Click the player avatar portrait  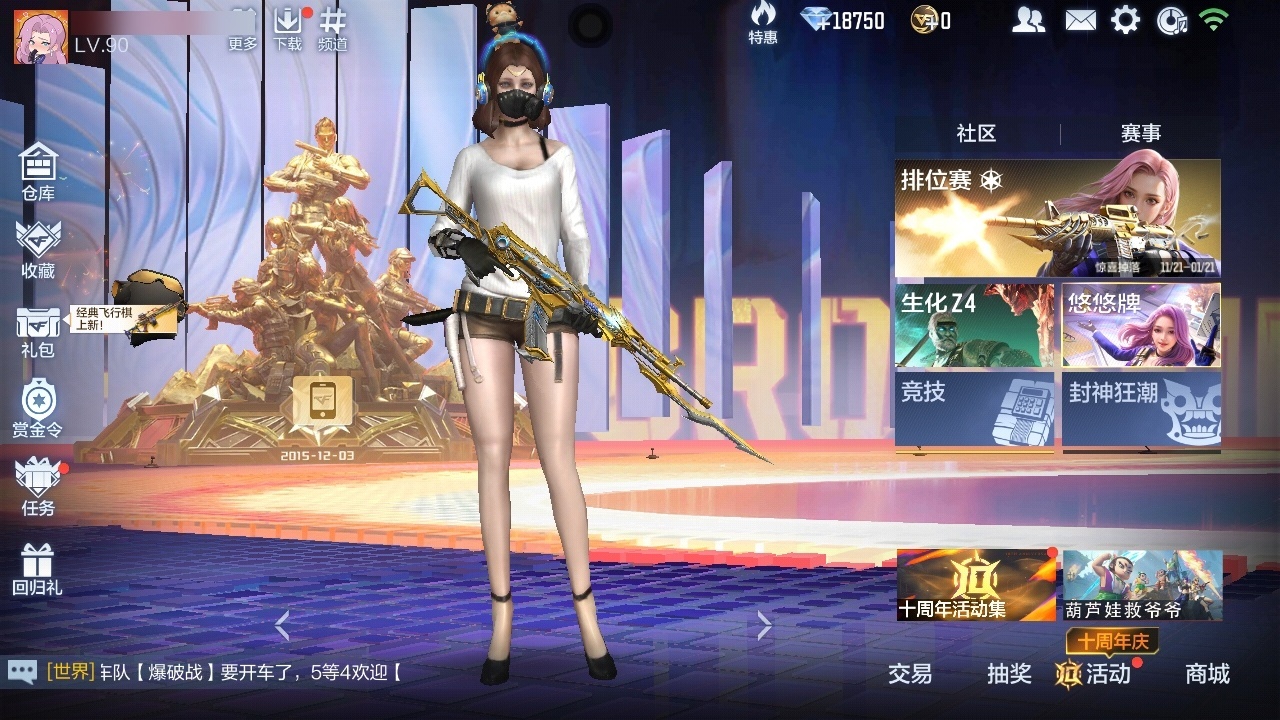pyautogui.click(x=40, y=37)
